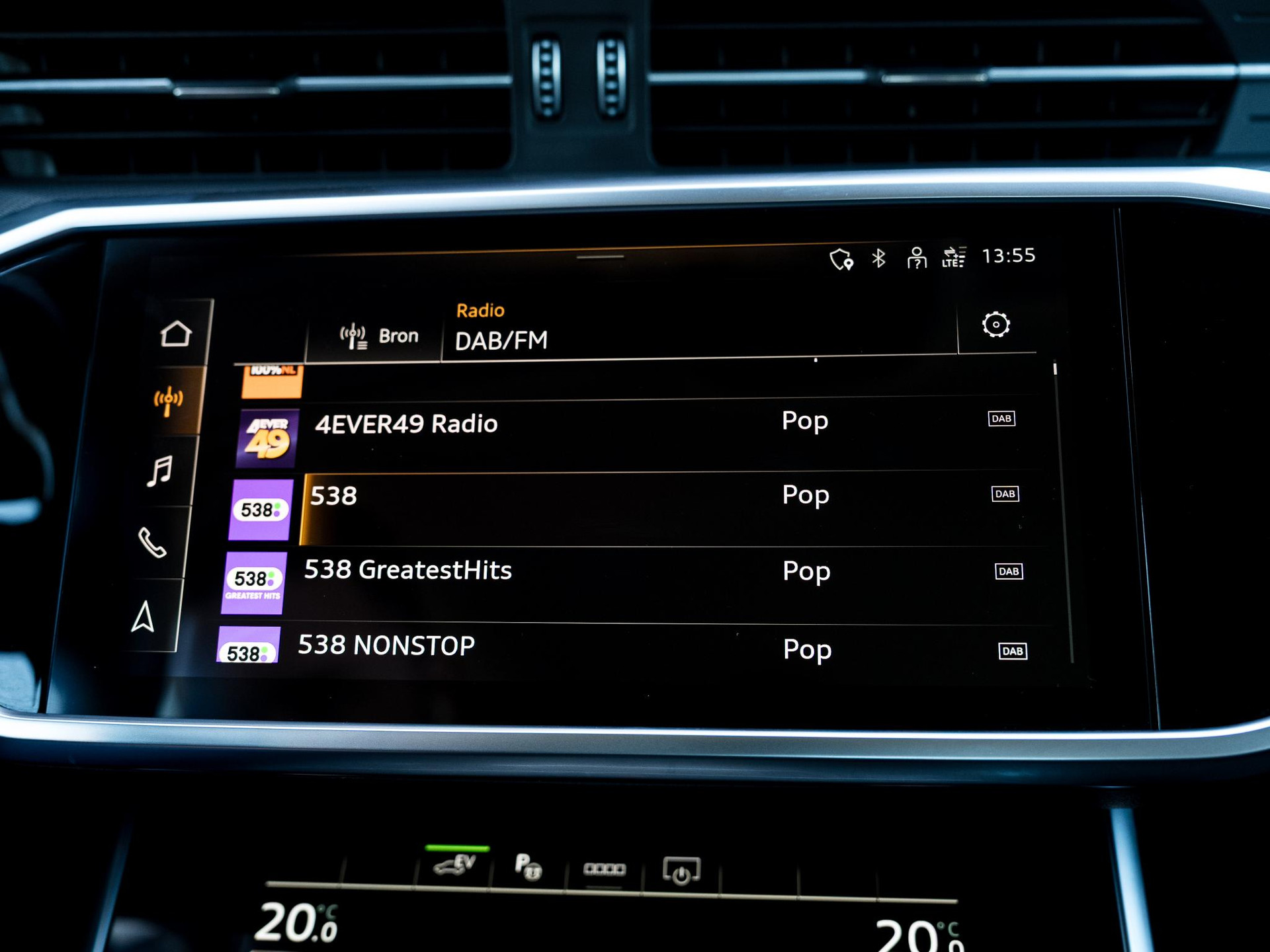Tap the EV mode car button
Screen dimensions: 1270x952
456,865
